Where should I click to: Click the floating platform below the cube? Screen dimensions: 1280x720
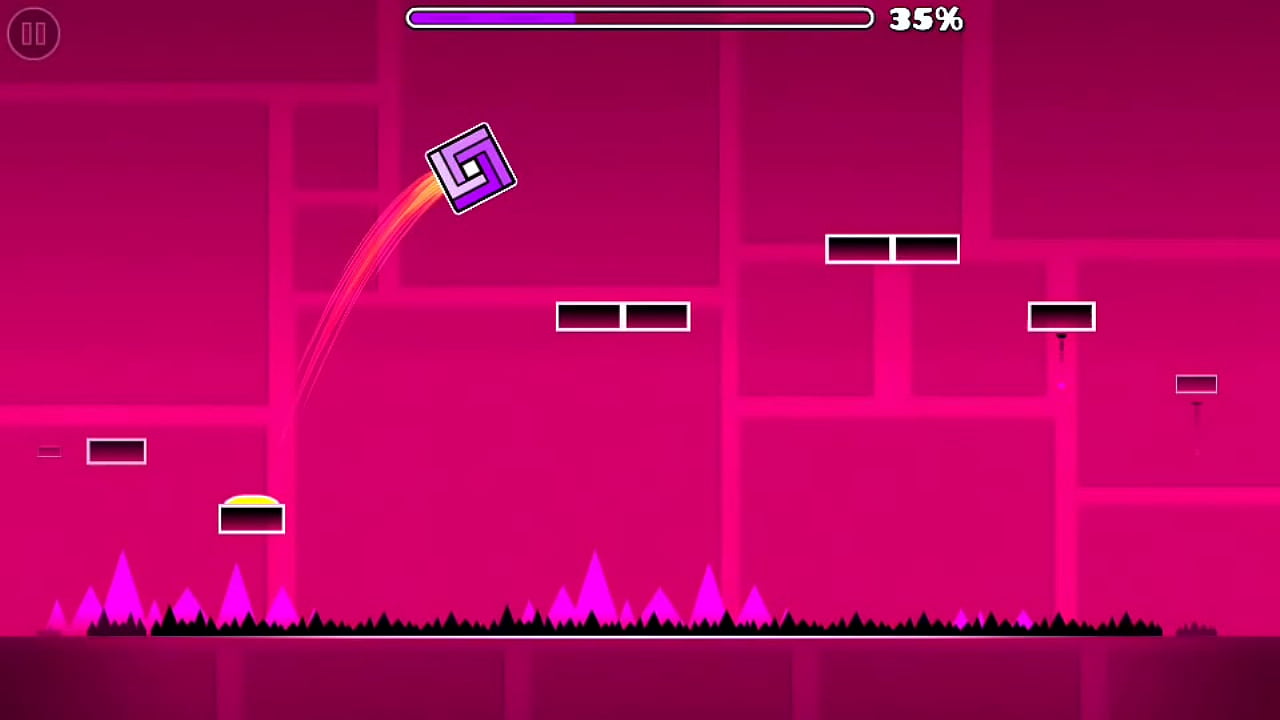click(622, 317)
